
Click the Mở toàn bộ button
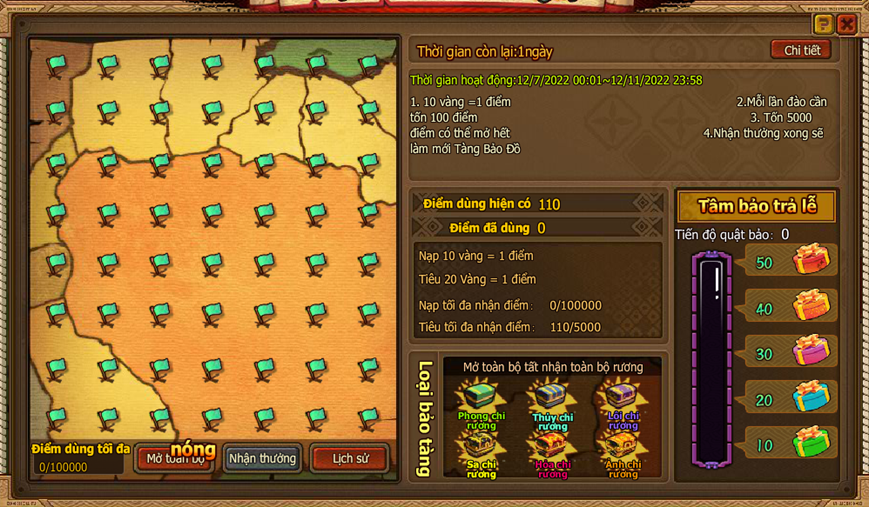[x=177, y=459]
